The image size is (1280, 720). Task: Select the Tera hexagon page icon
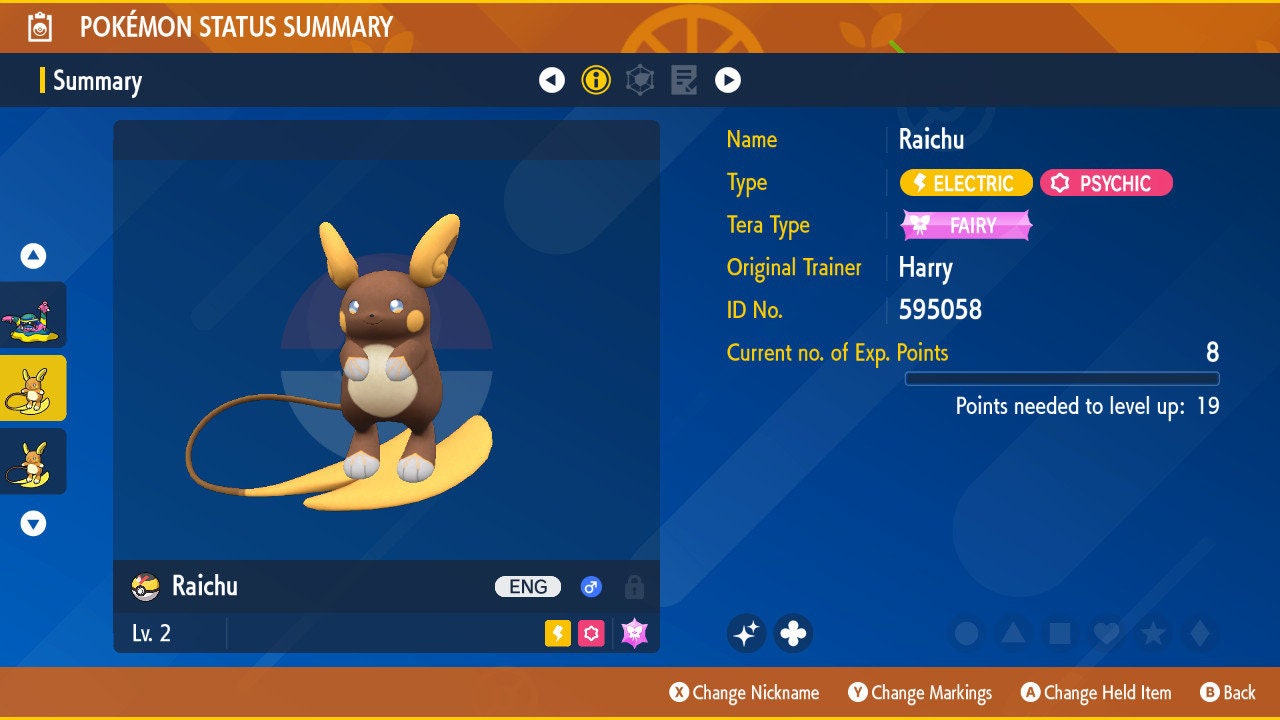(x=639, y=80)
